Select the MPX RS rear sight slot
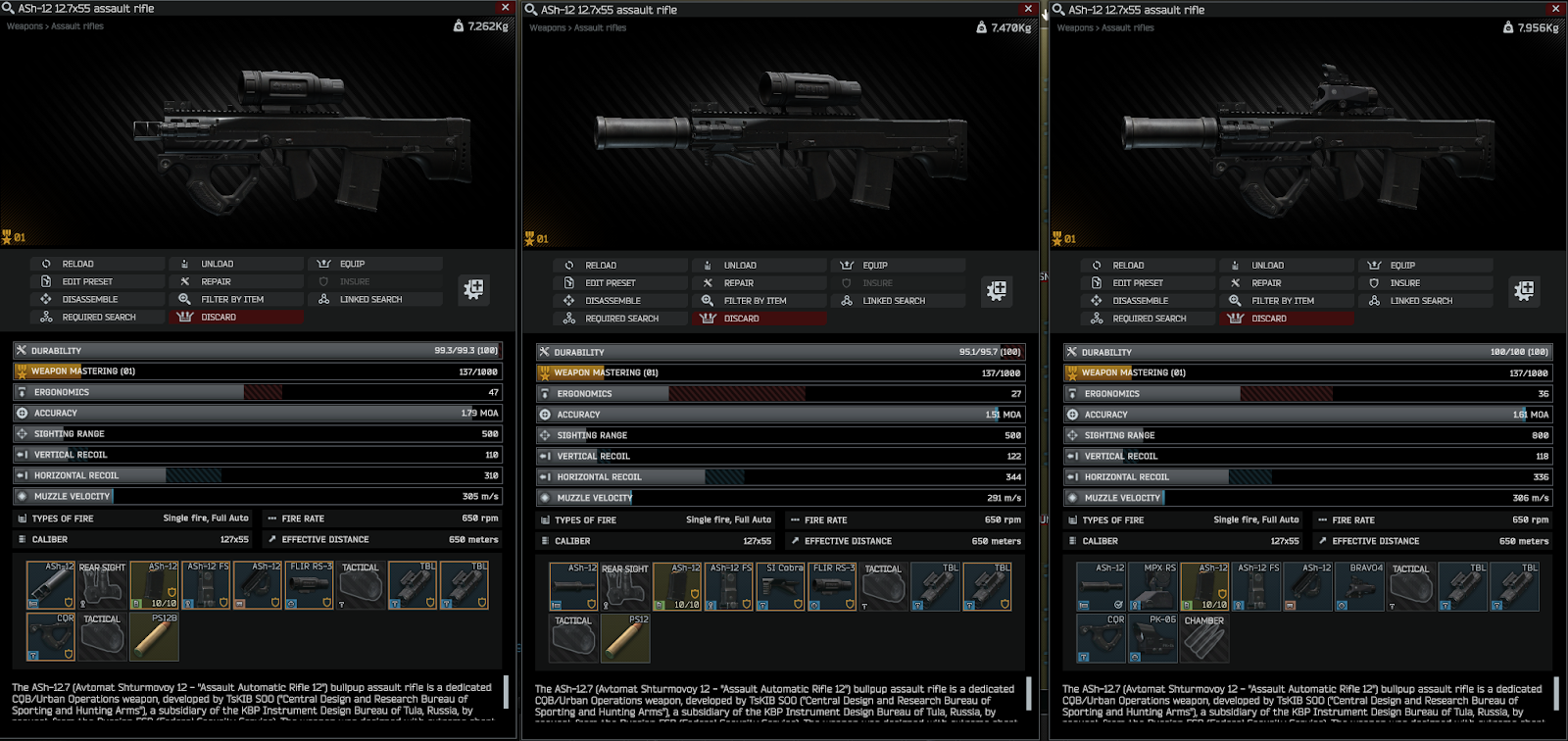 [1152, 586]
